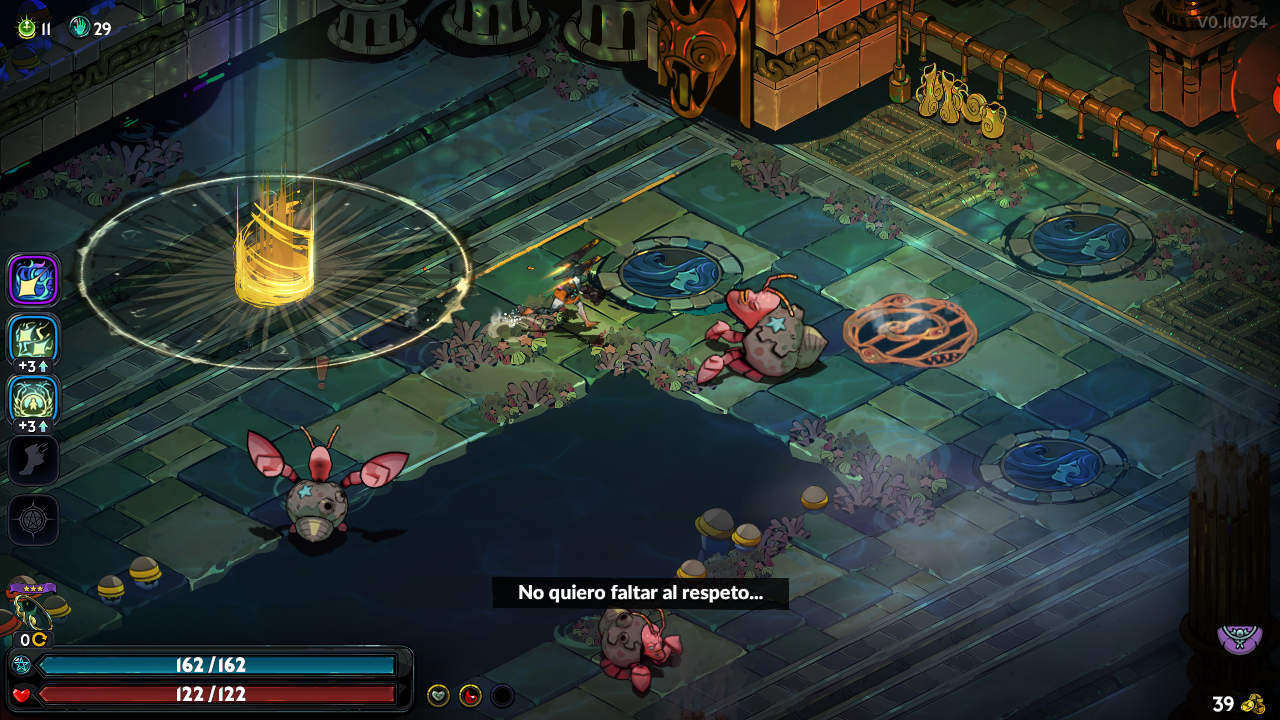Click the twin-squares boon icon
The image size is (1280, 720).
[x=34, y=340]
